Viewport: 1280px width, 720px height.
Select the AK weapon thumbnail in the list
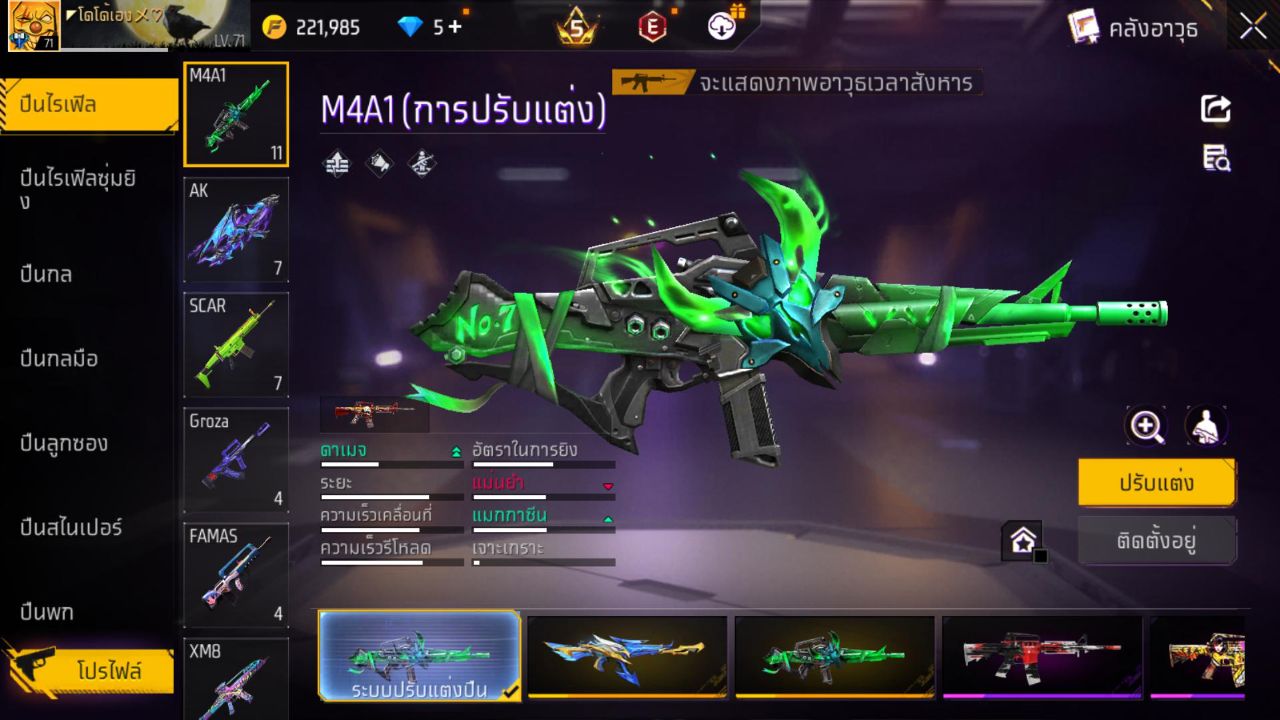coord(235,230)
